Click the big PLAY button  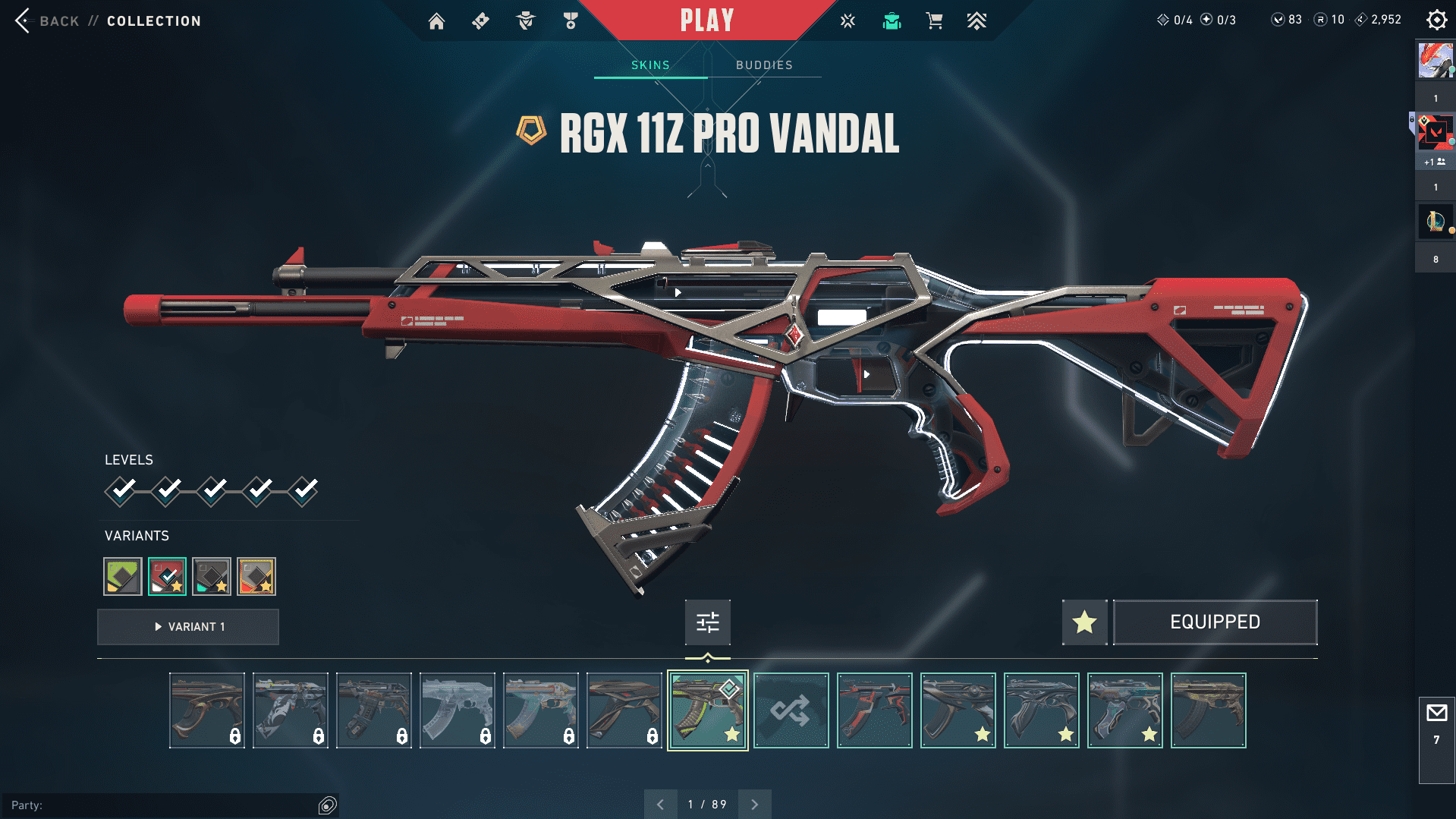point(707,20)
